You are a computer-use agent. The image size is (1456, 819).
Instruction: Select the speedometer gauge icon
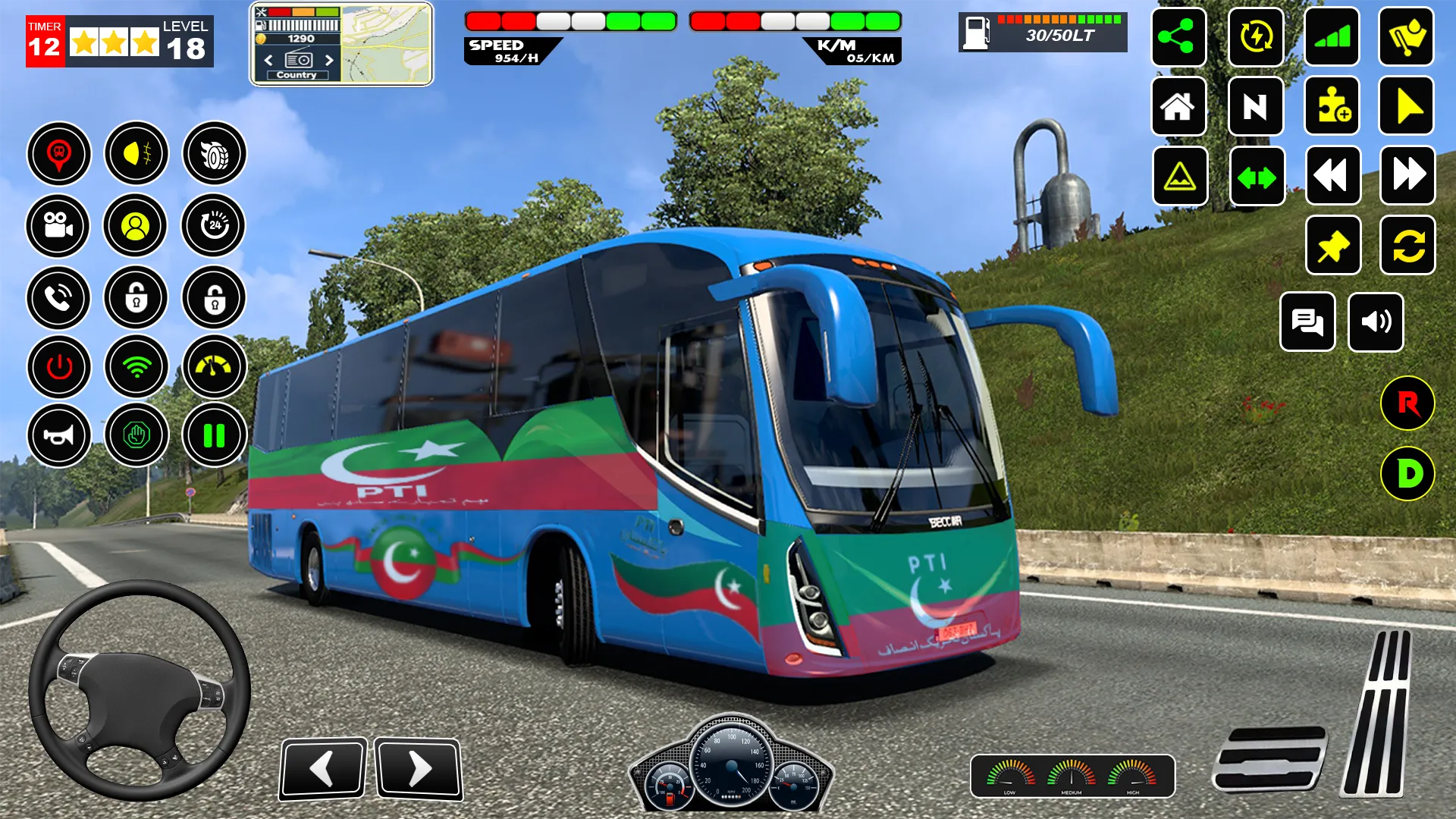212,366
